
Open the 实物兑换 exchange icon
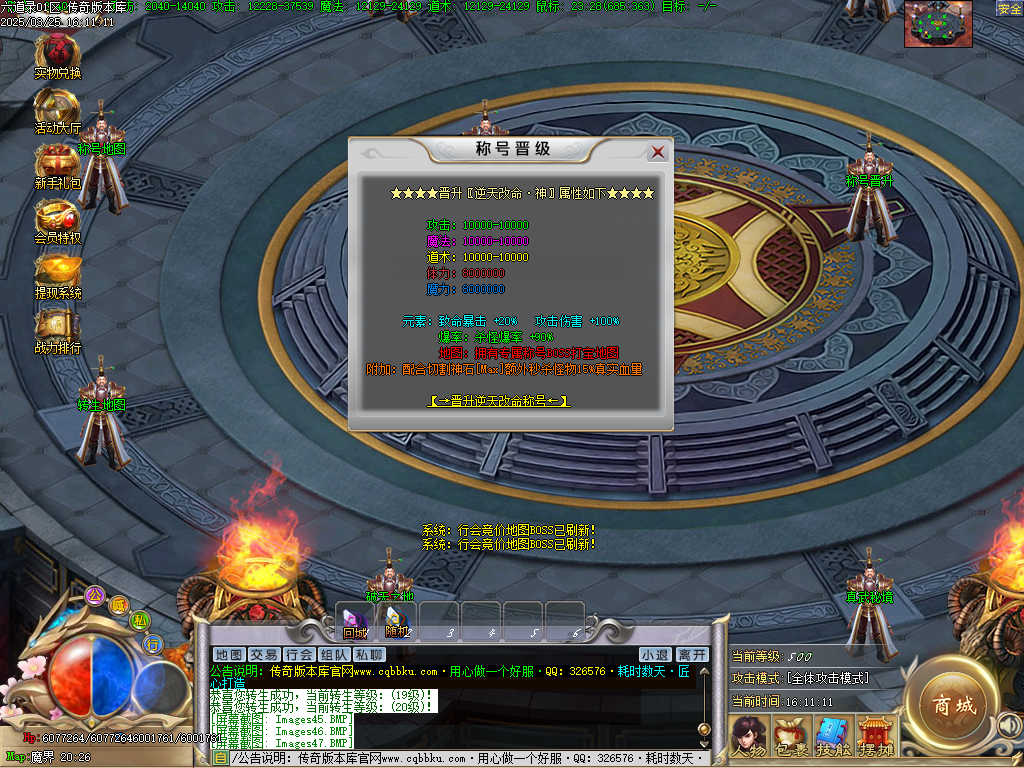coord(57,52)
